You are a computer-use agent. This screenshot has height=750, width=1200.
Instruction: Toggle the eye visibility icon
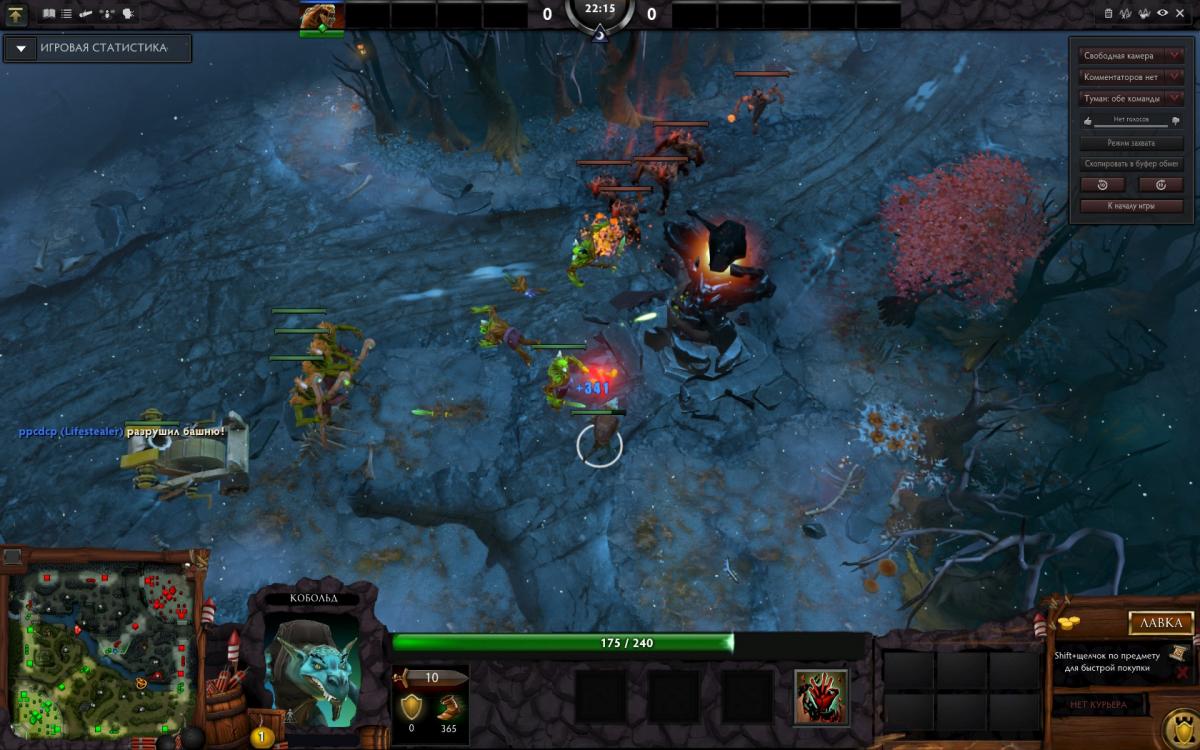[1162, 14]
